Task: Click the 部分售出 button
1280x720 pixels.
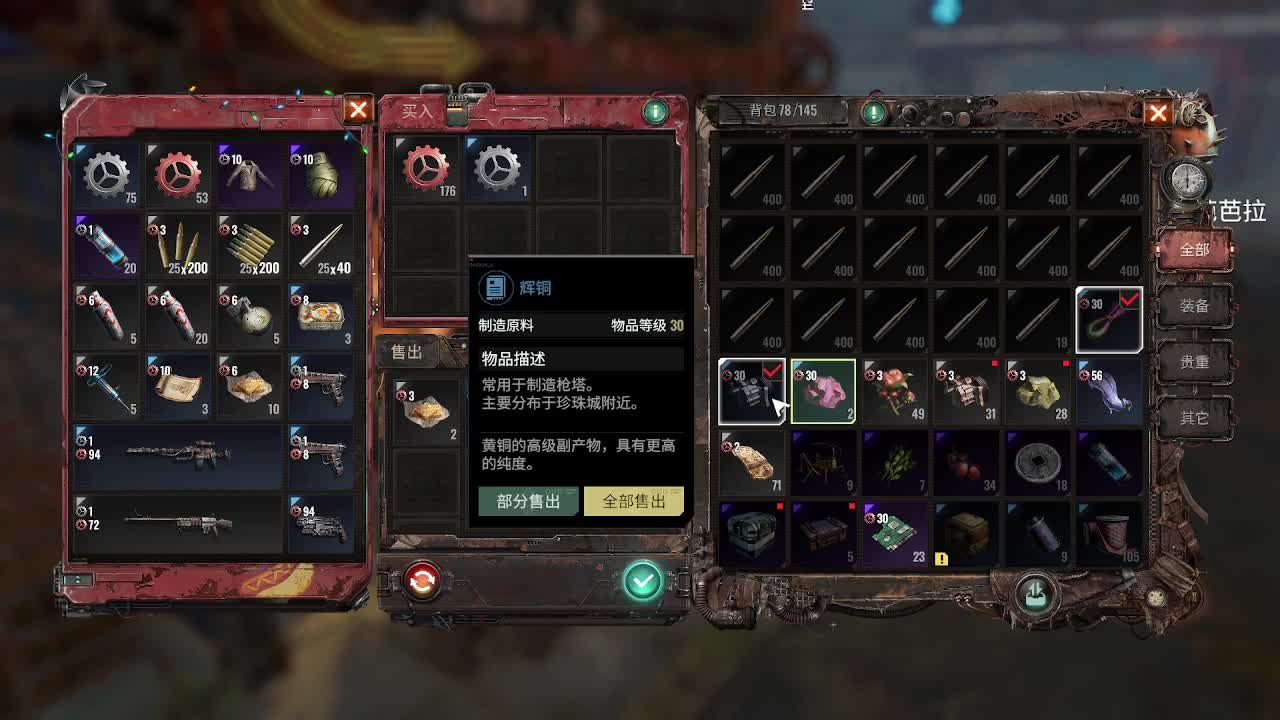Action: click(528, 500)
